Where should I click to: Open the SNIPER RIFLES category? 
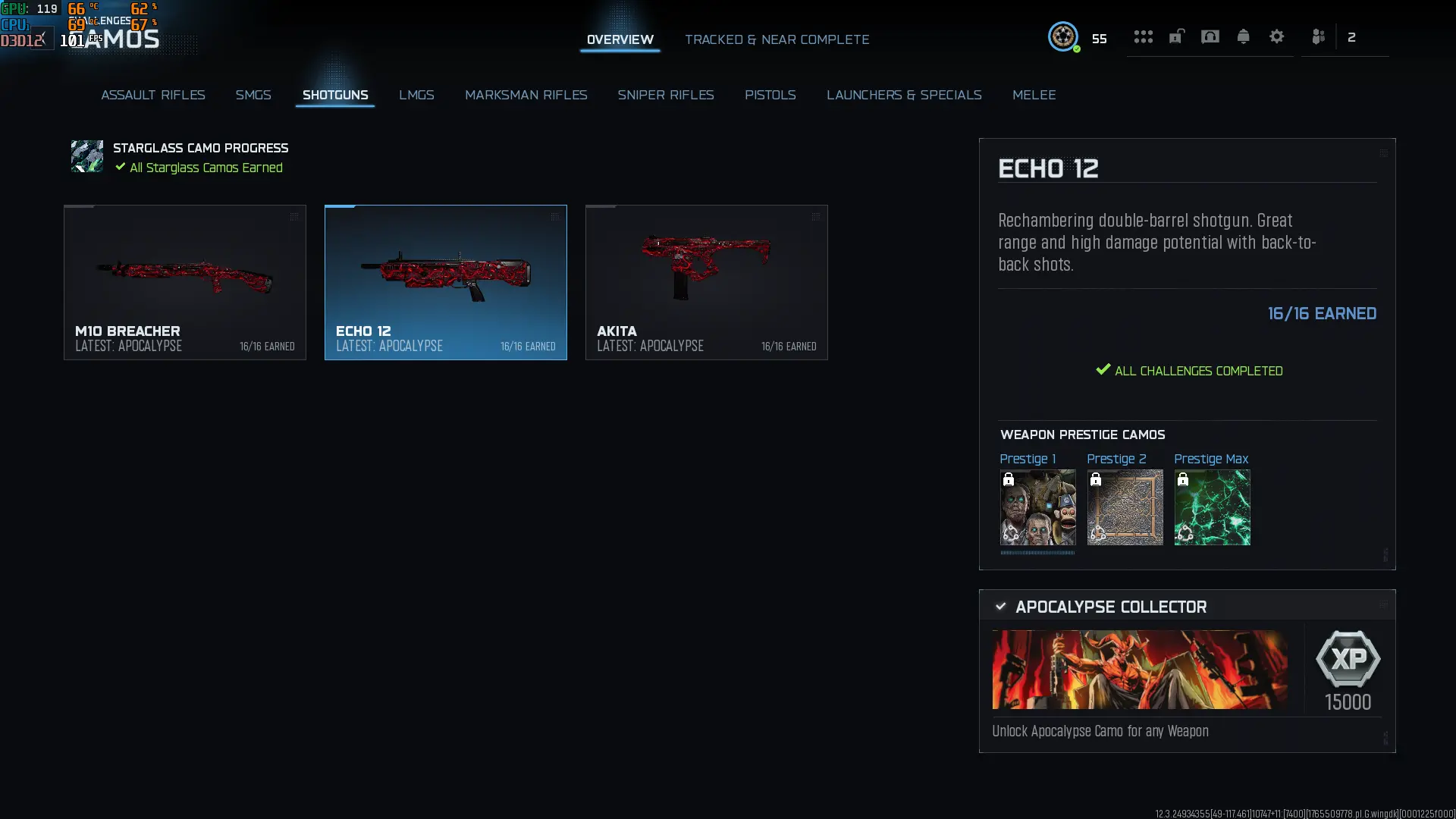(x=666, y=95)
